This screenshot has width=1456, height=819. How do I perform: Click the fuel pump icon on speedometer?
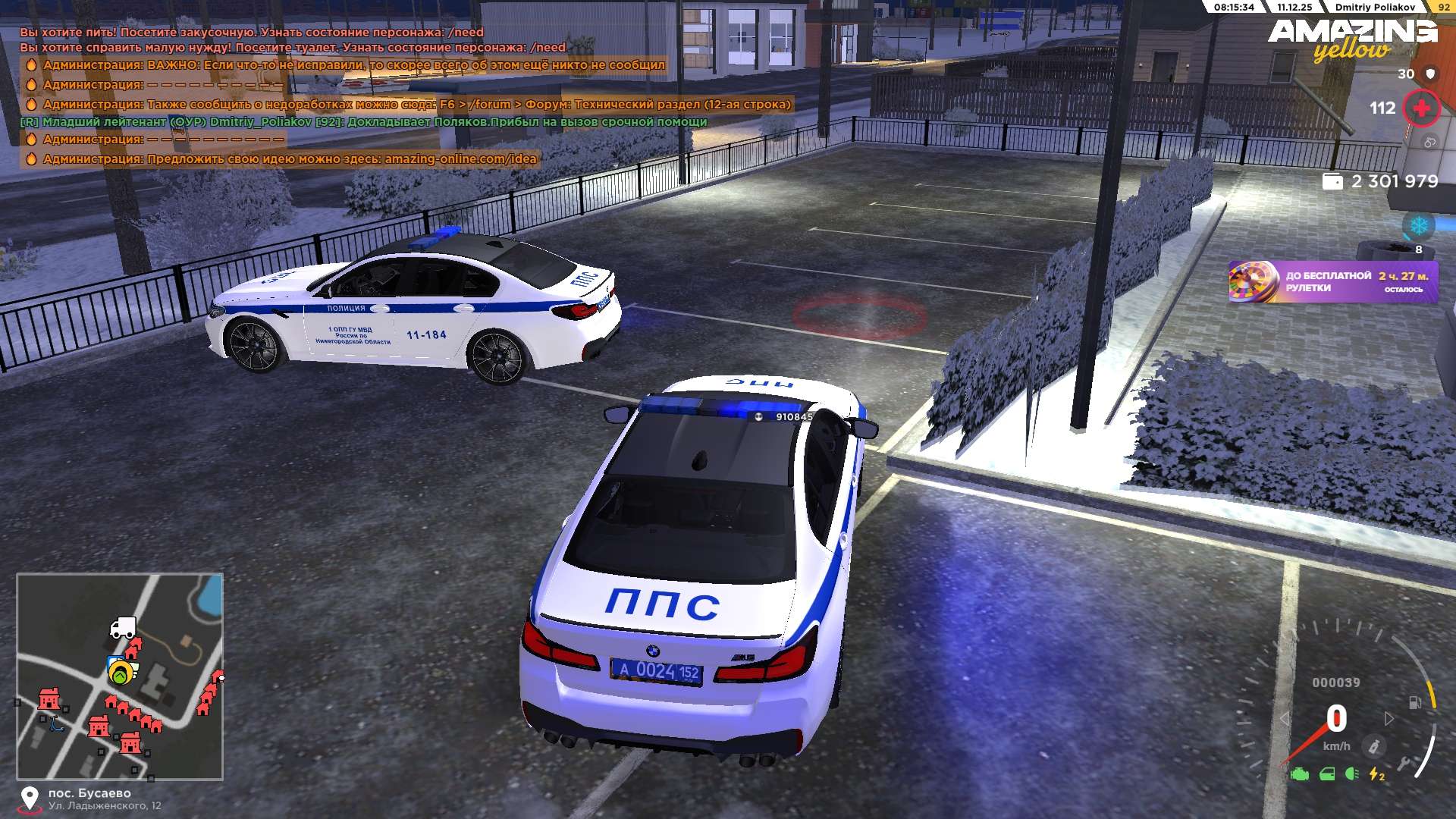point(1414,702)
